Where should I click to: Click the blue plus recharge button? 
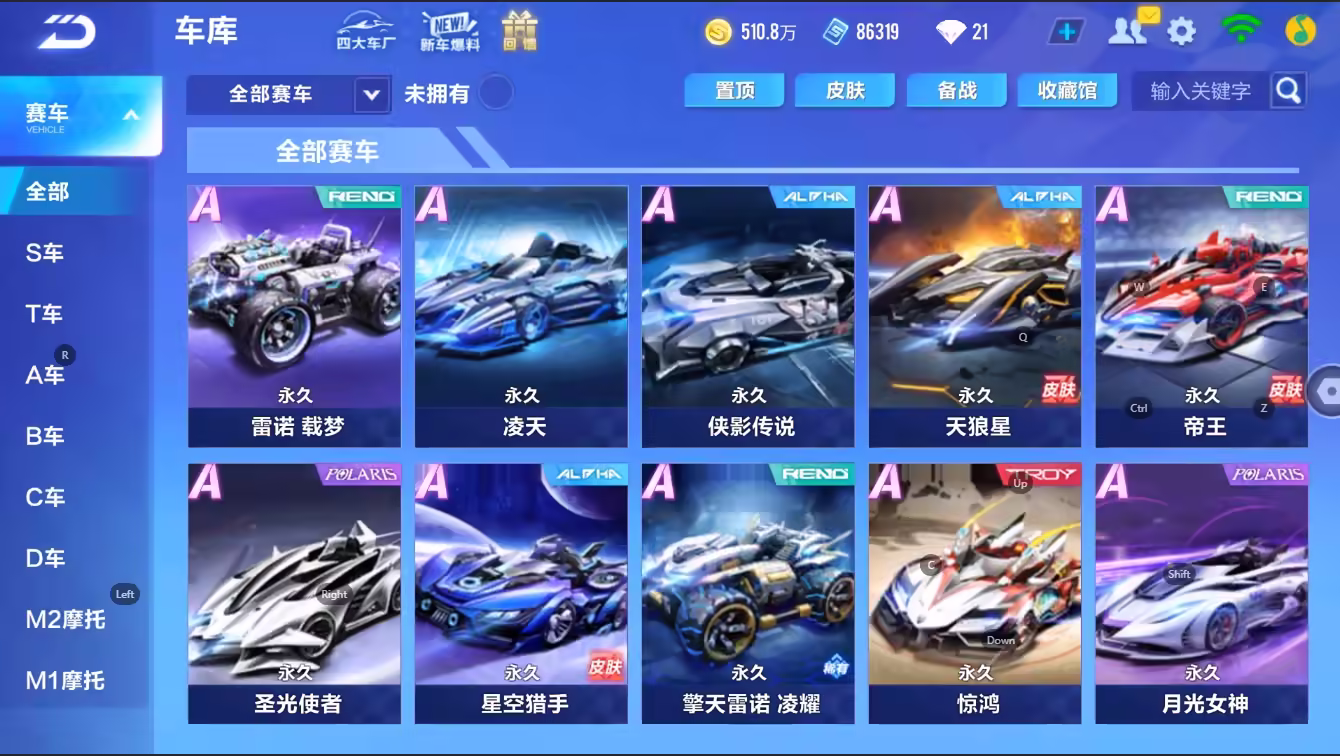coord(1066,31)
